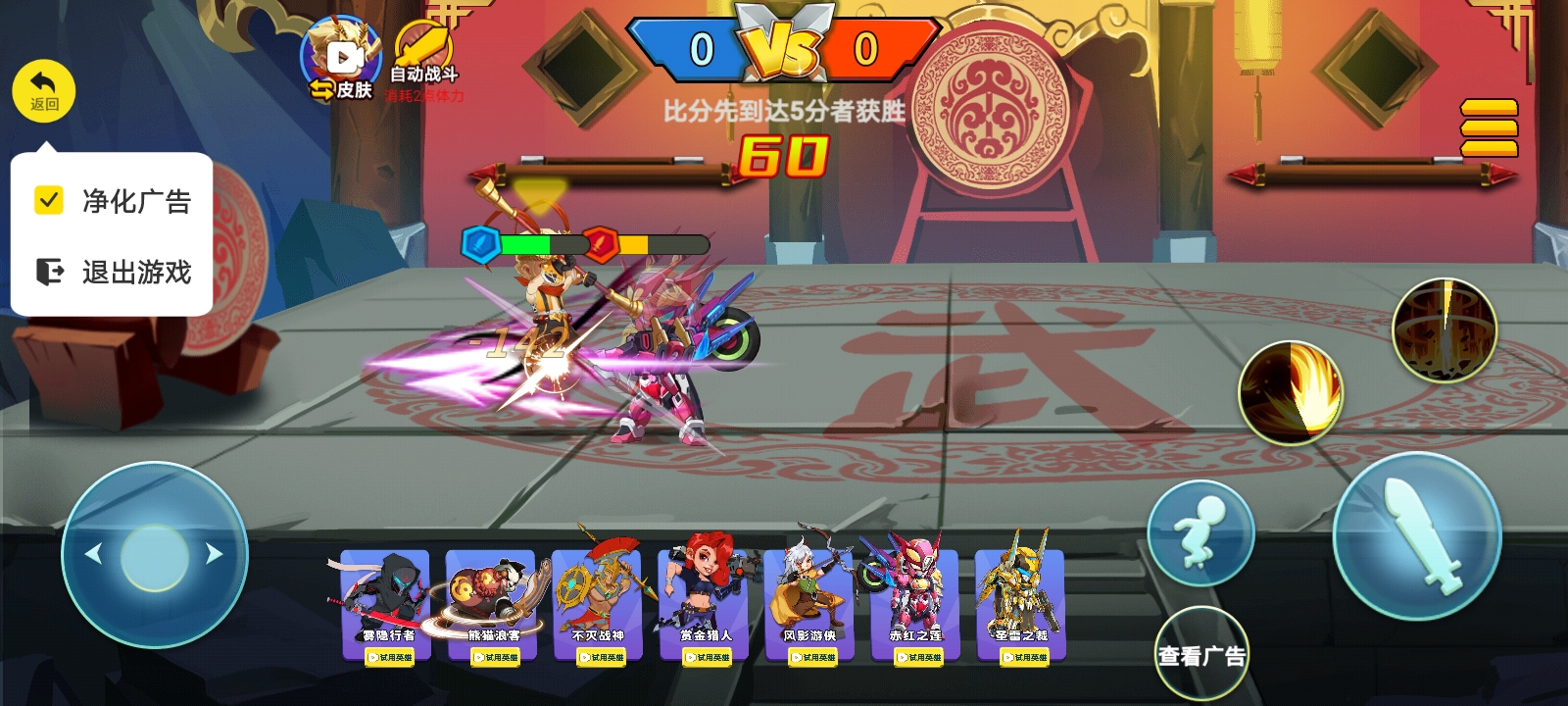Click the 查看广告 view ad button
The height and width of the screenshot is (706, 1568).
point(1201,654)
